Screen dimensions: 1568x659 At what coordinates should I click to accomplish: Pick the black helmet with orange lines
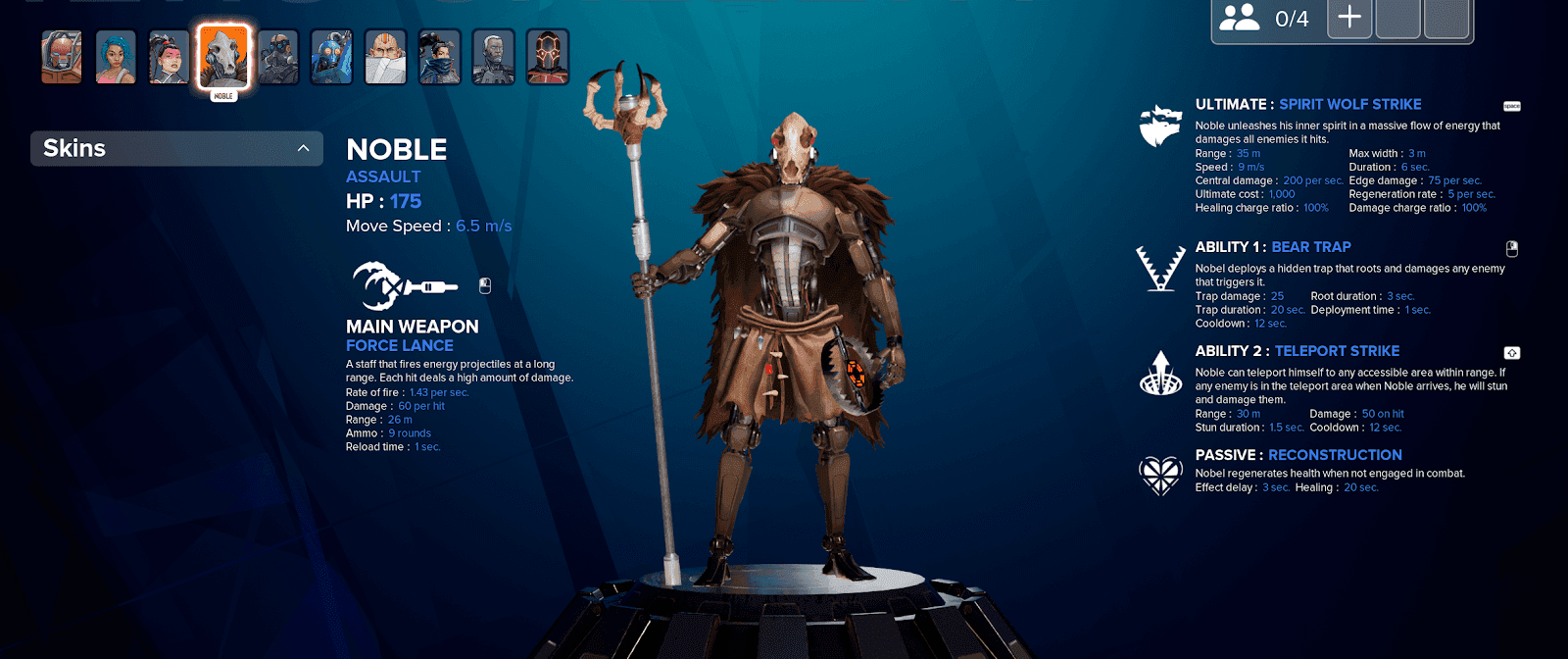point(547,57)
